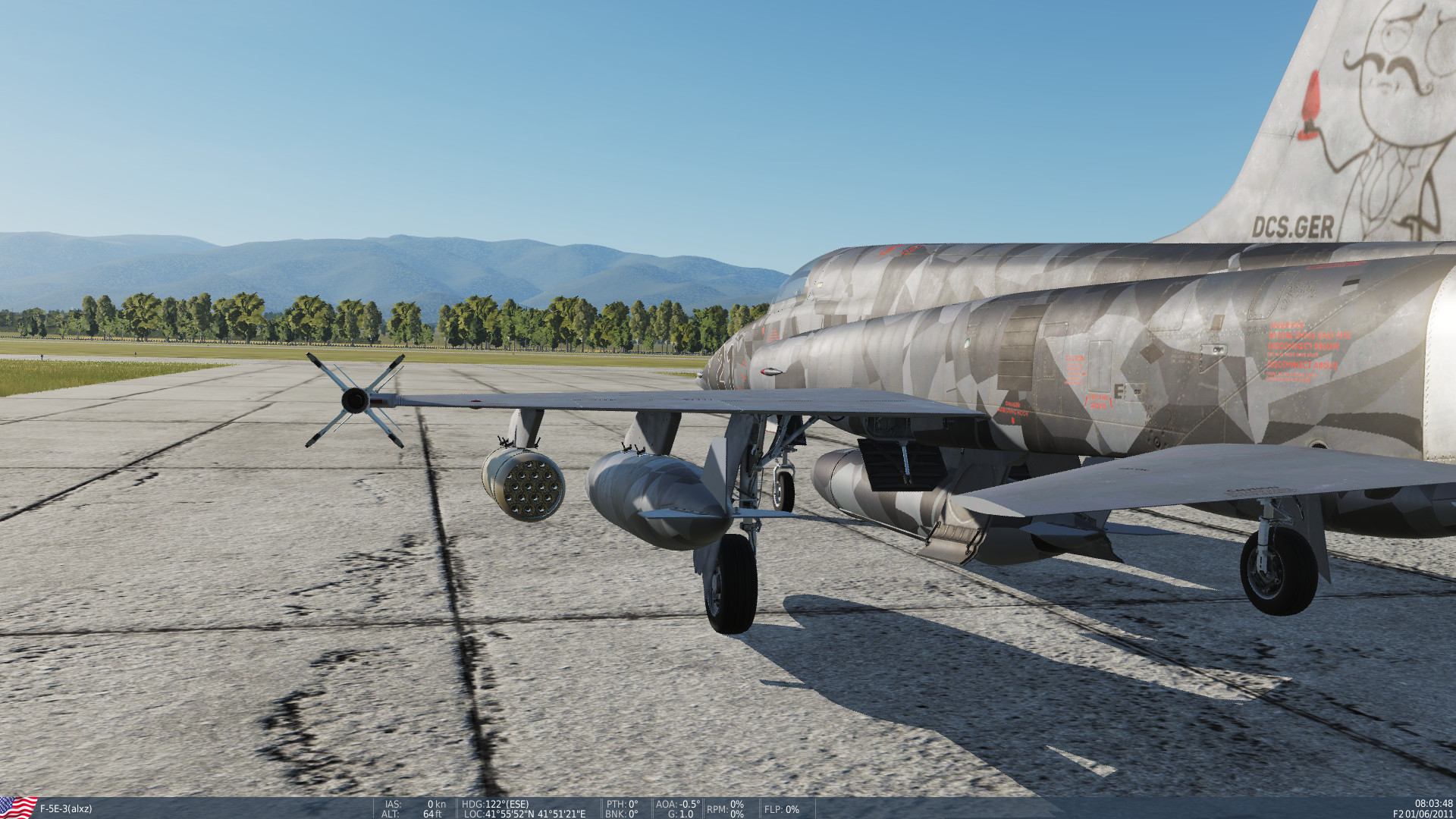Click the F2 view mode indicator
The image size is (1456, 819).
(x=1398, y=813)
